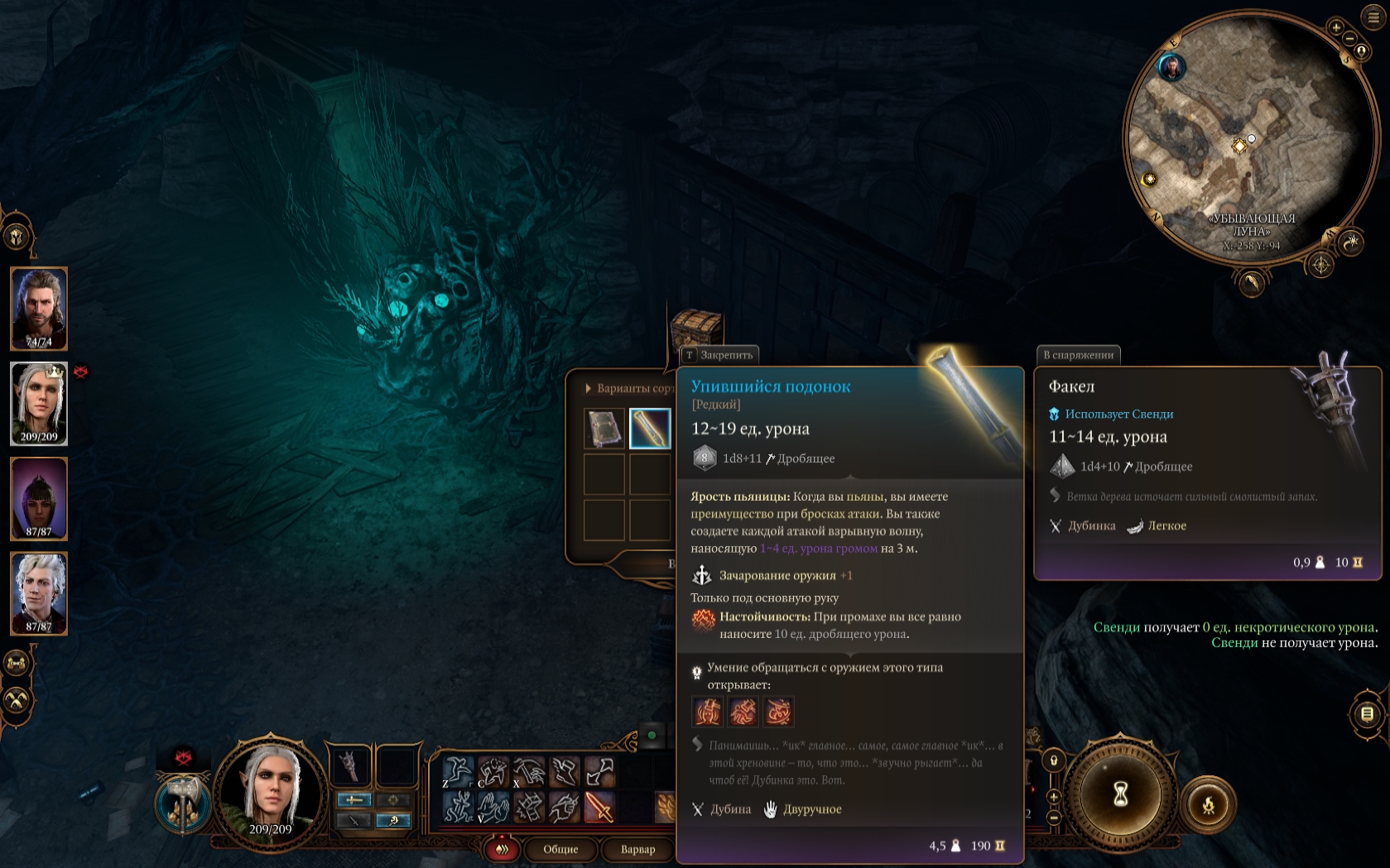Open the campfire rest button
This screenshot has height=868, width=1390.
click(1208, 803)
